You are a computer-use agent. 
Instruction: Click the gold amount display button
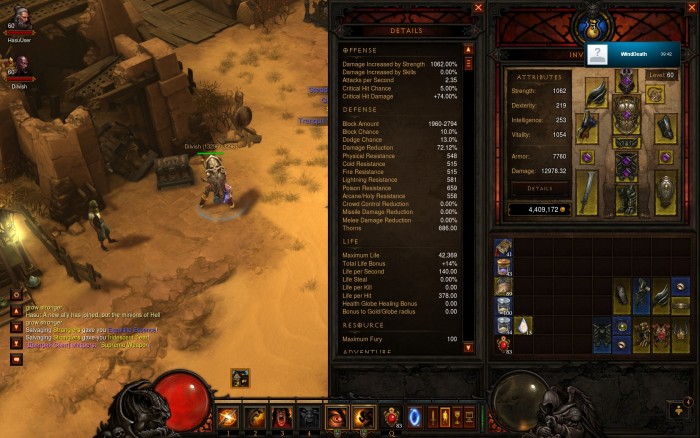click(544, 210)
